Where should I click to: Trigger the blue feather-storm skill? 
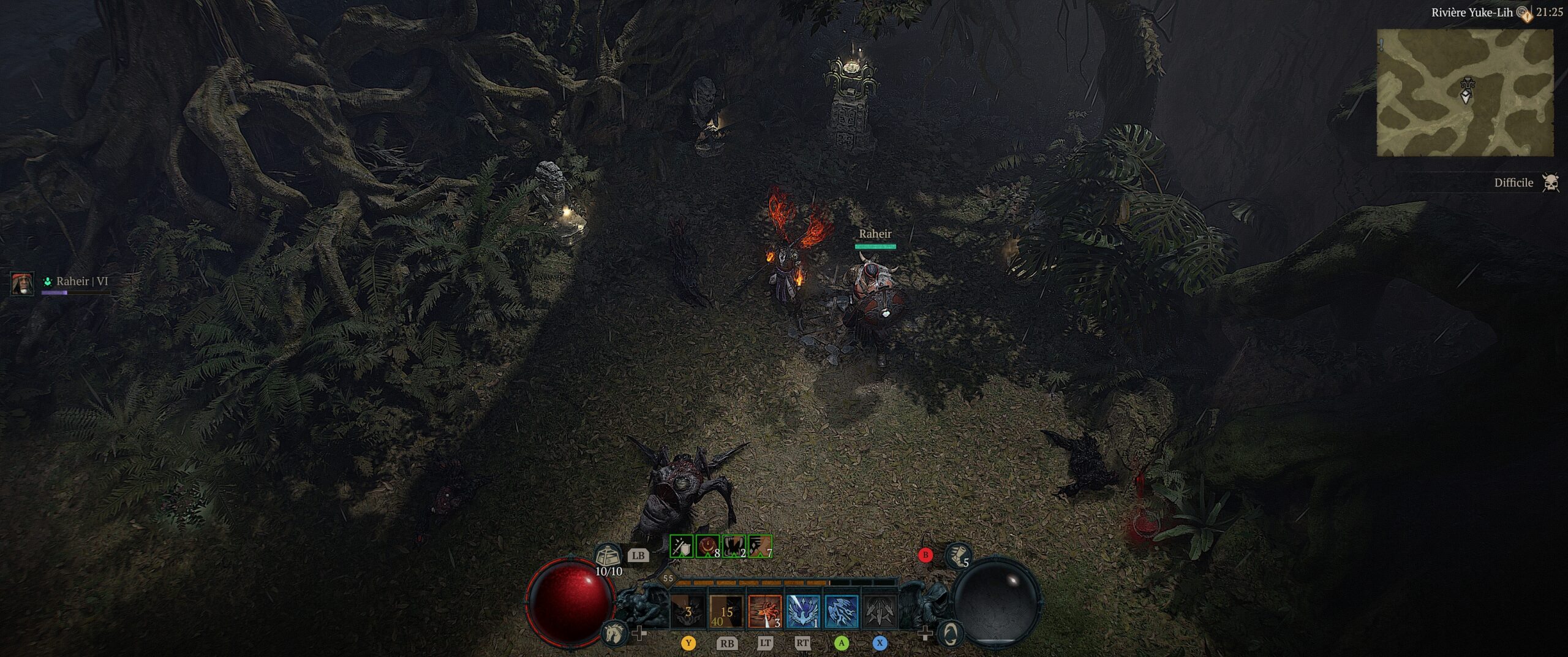point(841,611)
